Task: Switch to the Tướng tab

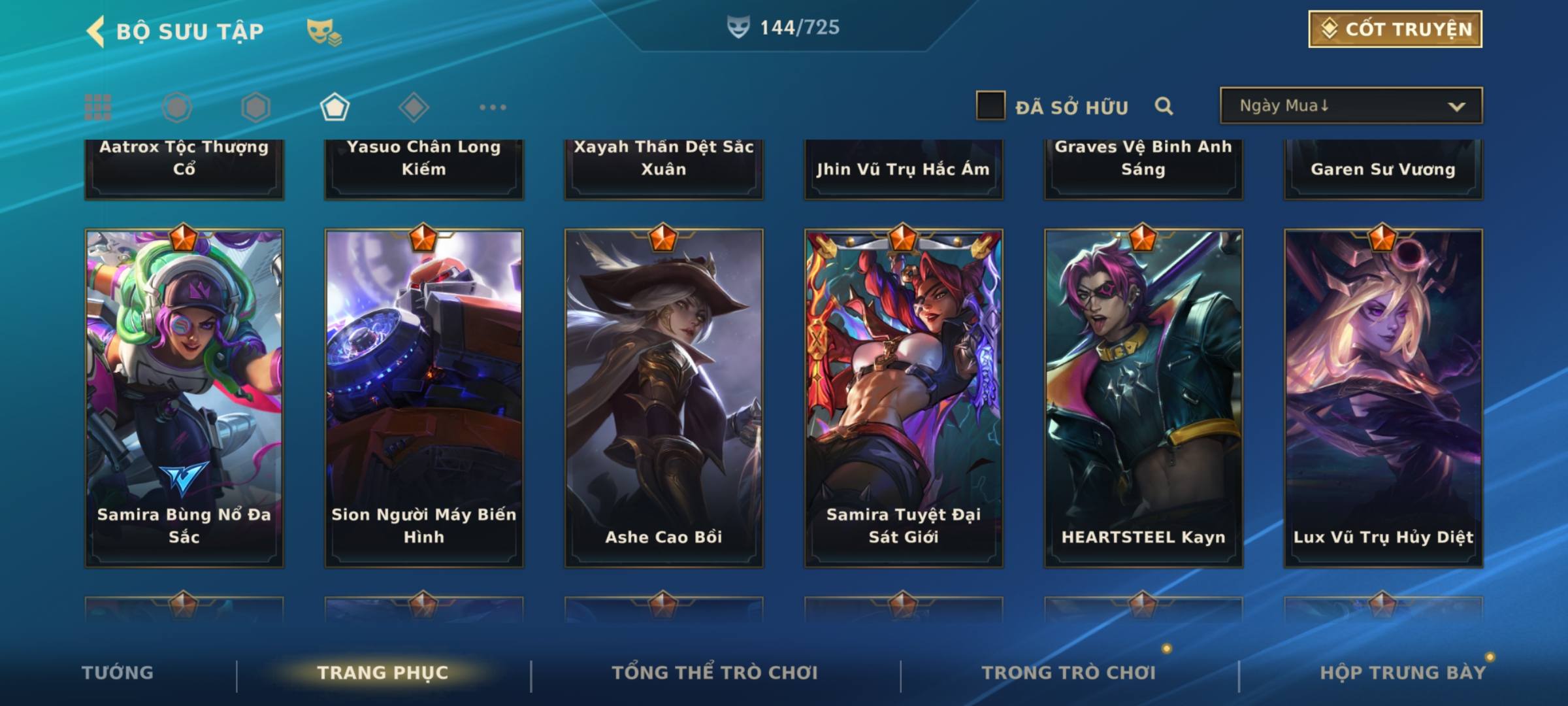Action: pos(118,673)
